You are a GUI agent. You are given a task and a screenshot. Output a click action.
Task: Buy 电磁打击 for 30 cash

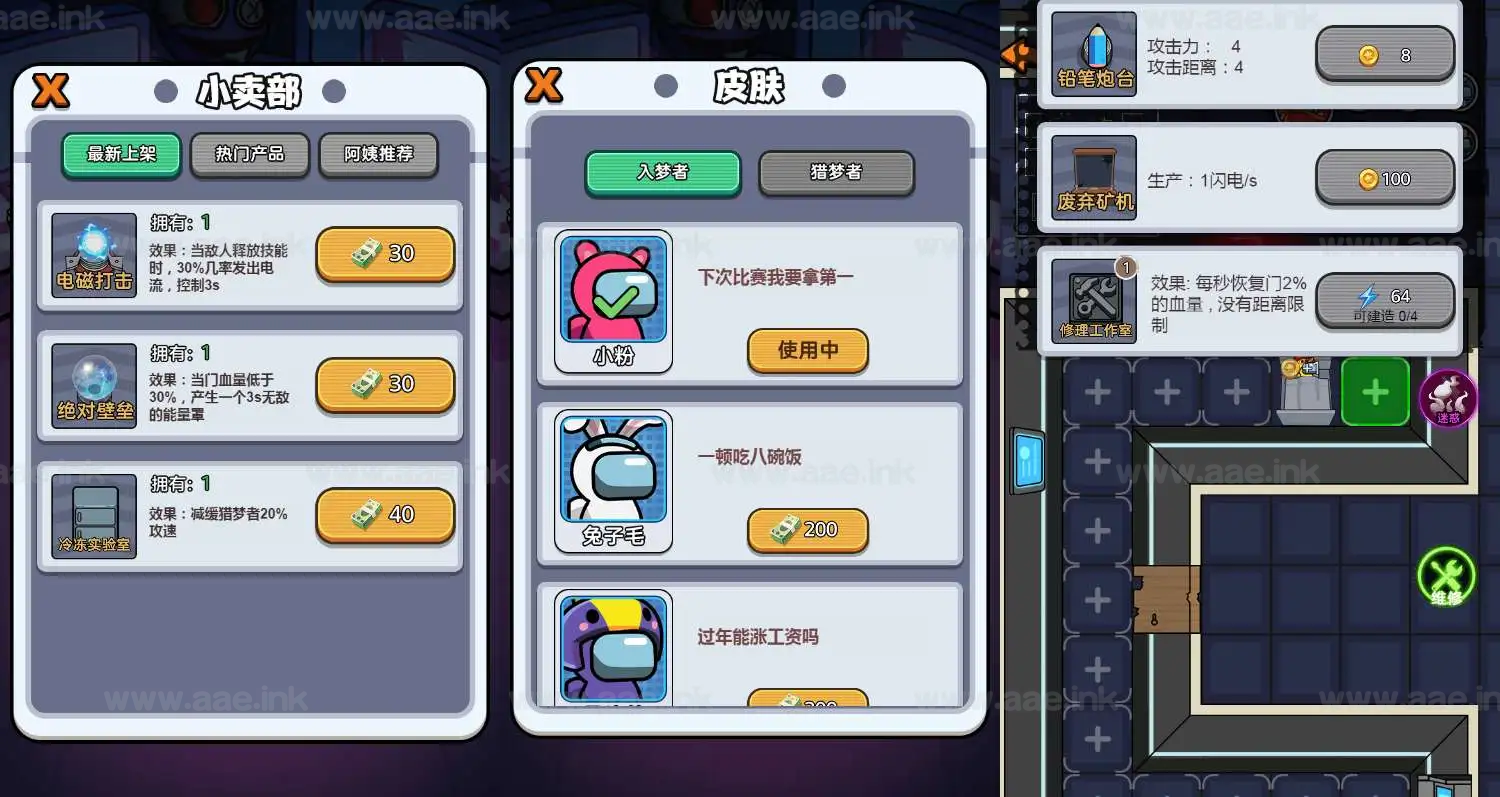coord(385,253)
